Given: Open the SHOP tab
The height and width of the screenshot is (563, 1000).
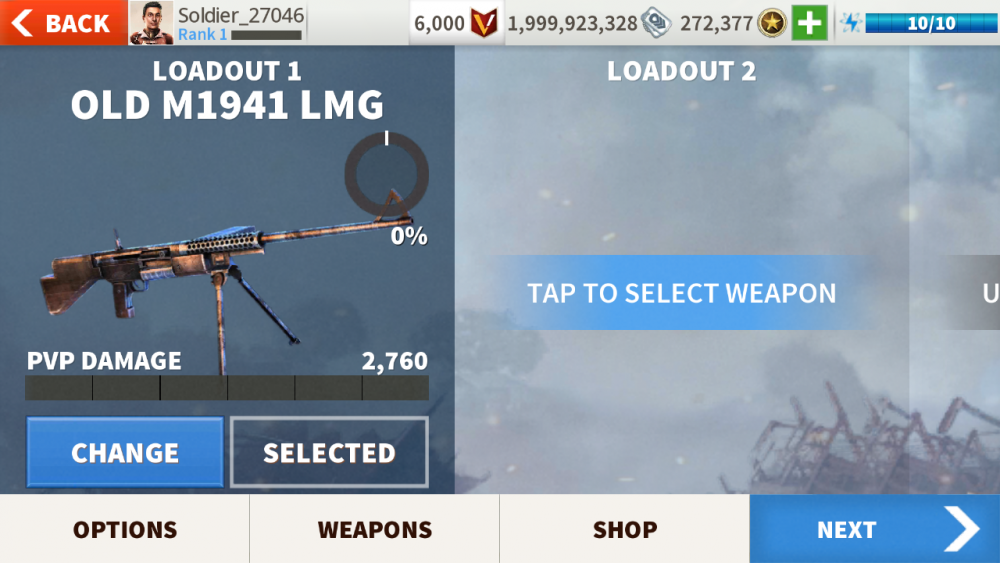Looking at the screenshot, I should coord(625,529).
